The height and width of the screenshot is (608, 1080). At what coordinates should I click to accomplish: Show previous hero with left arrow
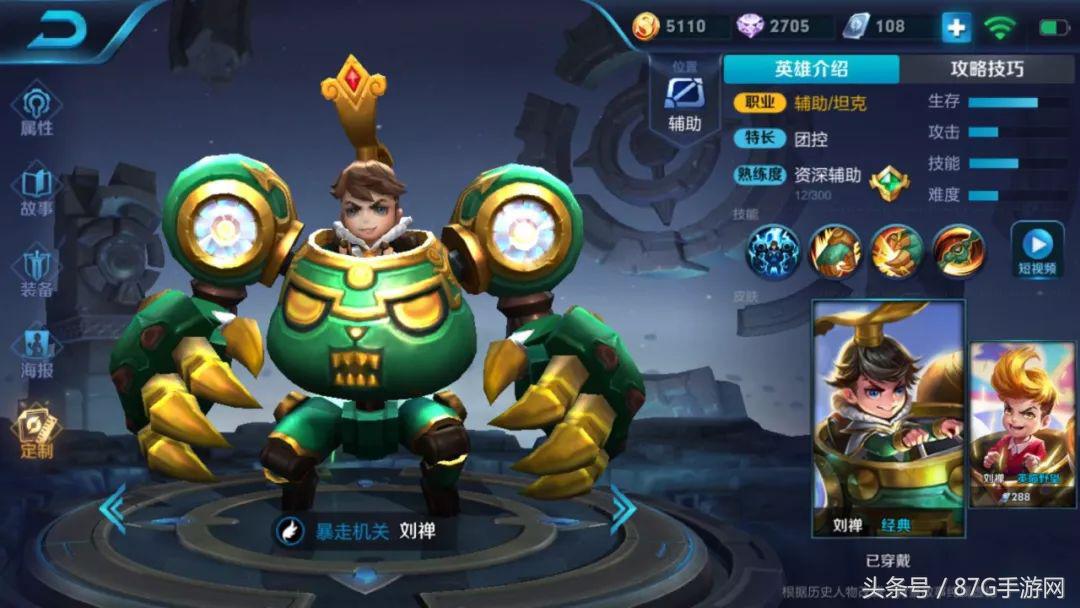[x=112, y=508]
